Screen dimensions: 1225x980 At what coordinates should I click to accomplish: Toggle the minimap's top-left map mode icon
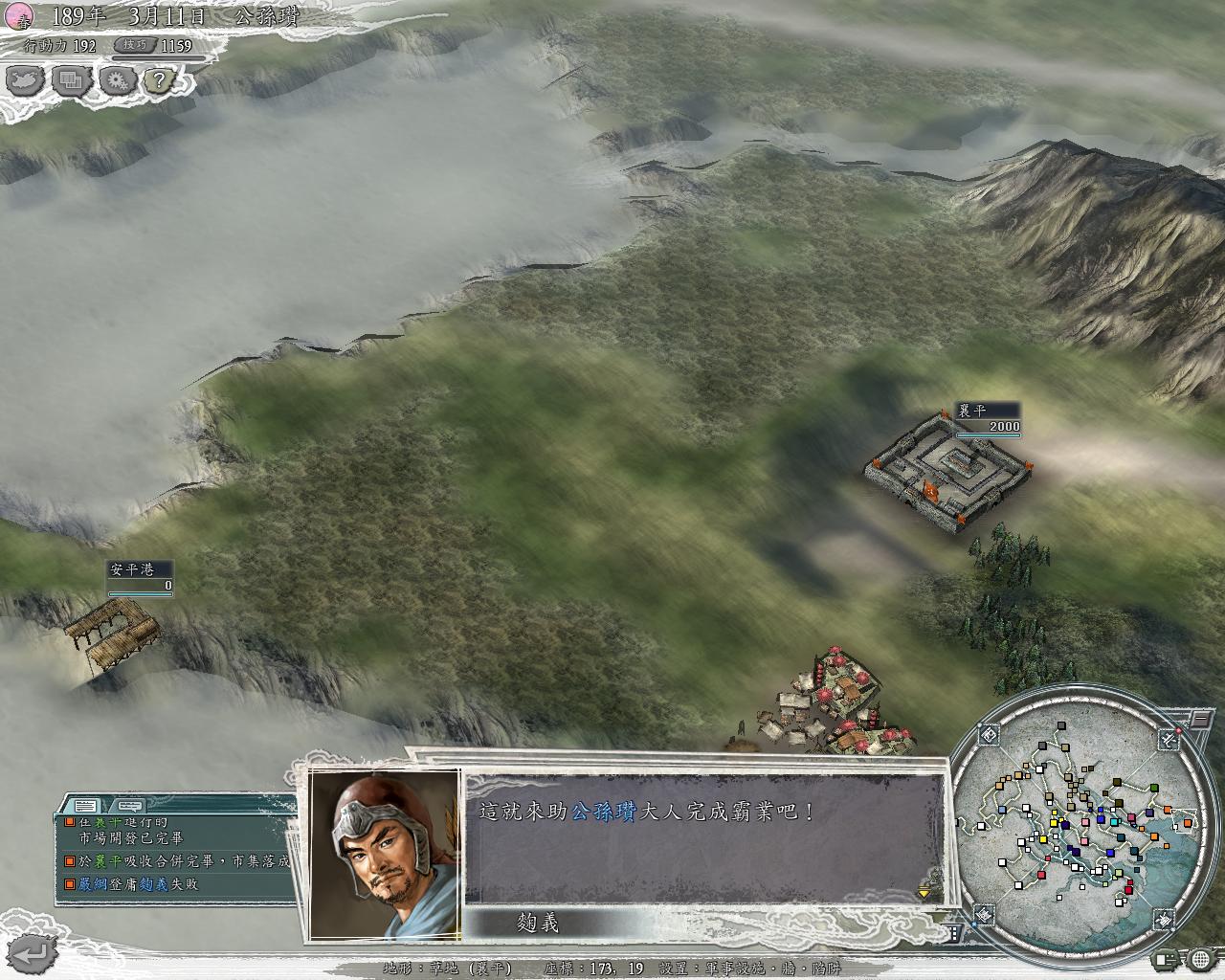990,735
